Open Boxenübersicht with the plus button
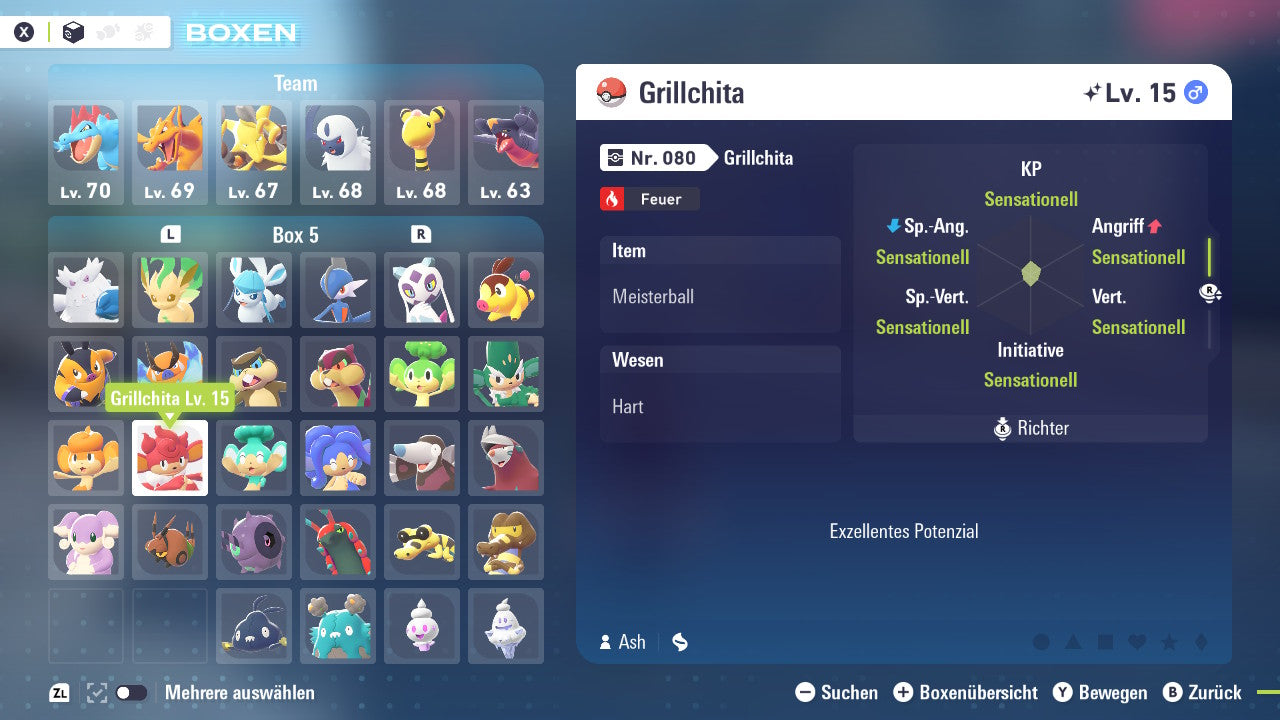This screenshot has width=1280, height=720. click(x=905, y=692)
